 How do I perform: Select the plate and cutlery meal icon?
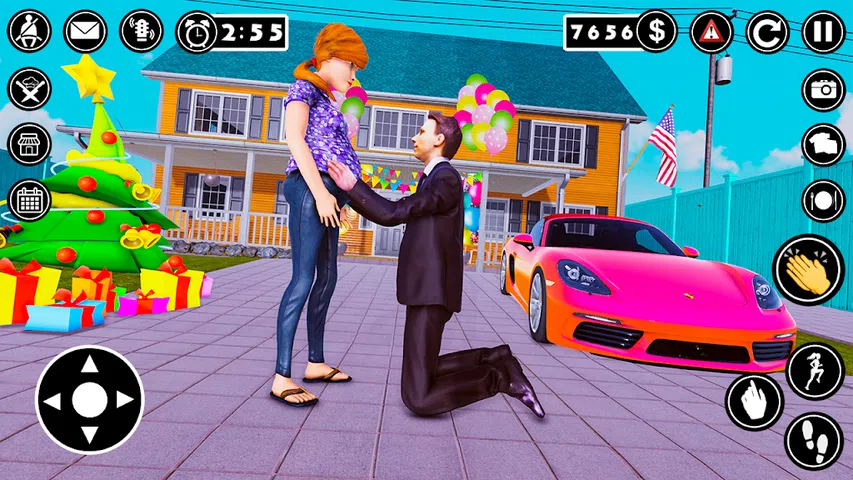pyautogui.click(x=823, y=202)
